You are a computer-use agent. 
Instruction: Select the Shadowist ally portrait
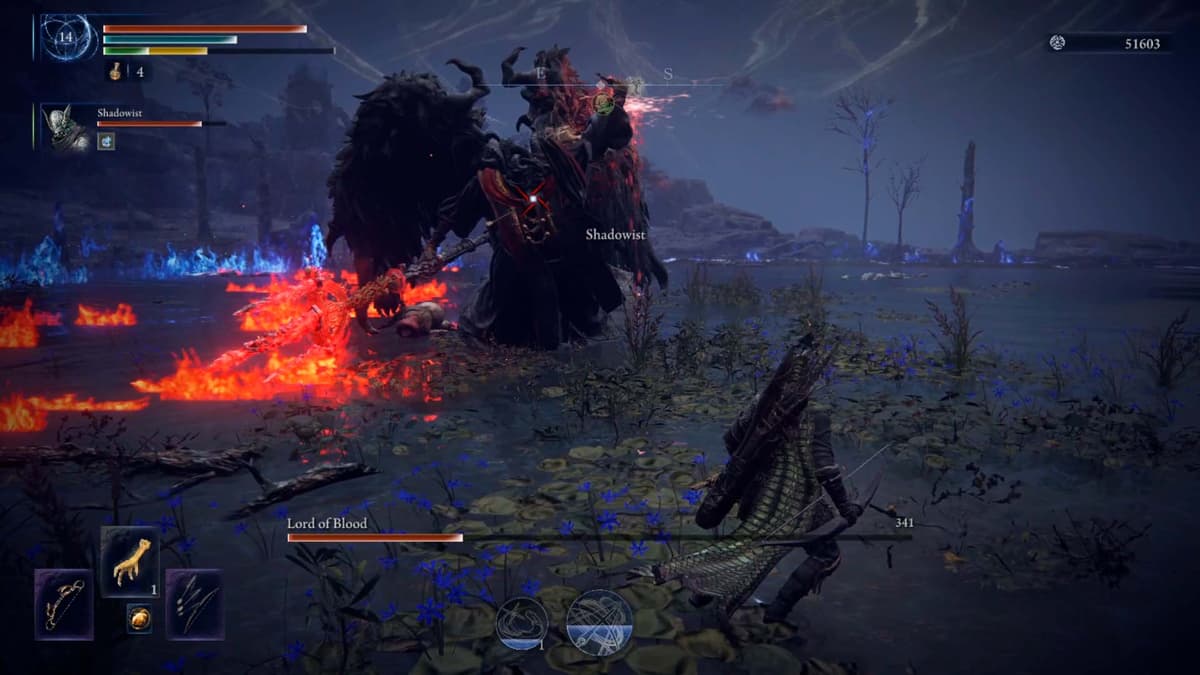(x=67, y=127)
